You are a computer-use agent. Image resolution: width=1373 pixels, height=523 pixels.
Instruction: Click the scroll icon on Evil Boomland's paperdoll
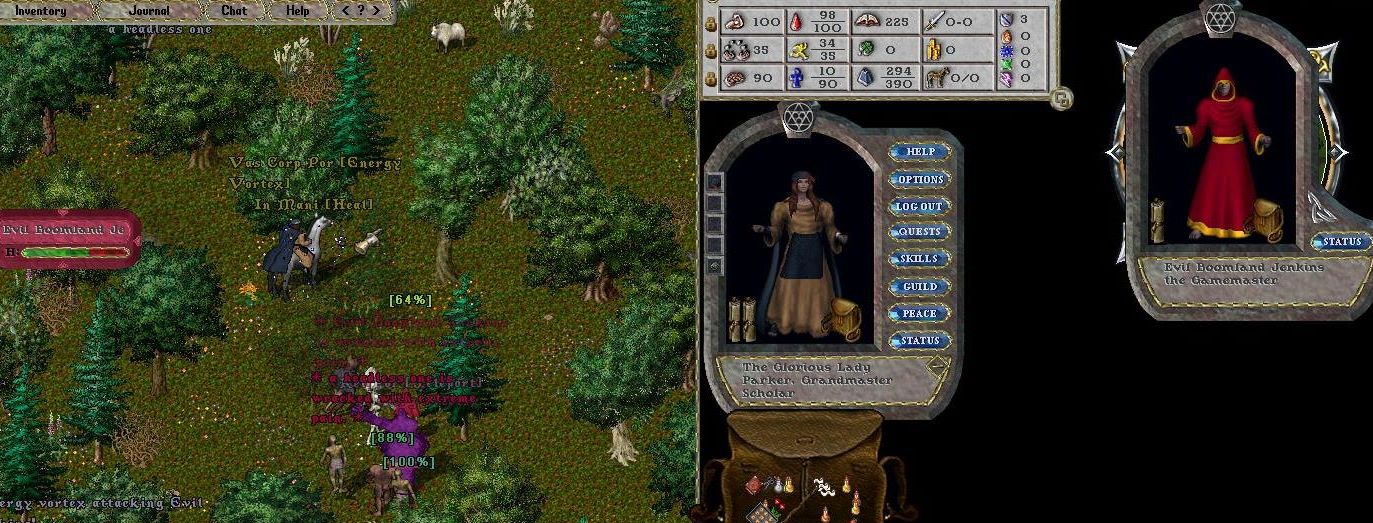pos(1160,220)
